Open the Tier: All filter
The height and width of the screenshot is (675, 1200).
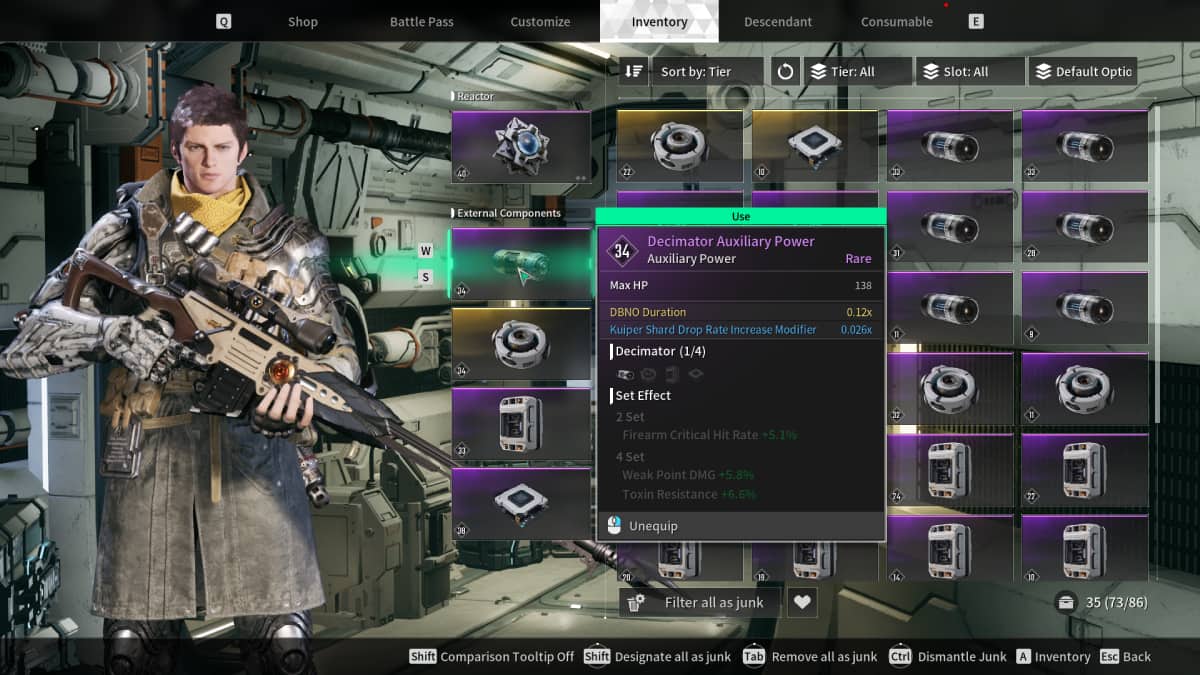[x=858, y=72]
